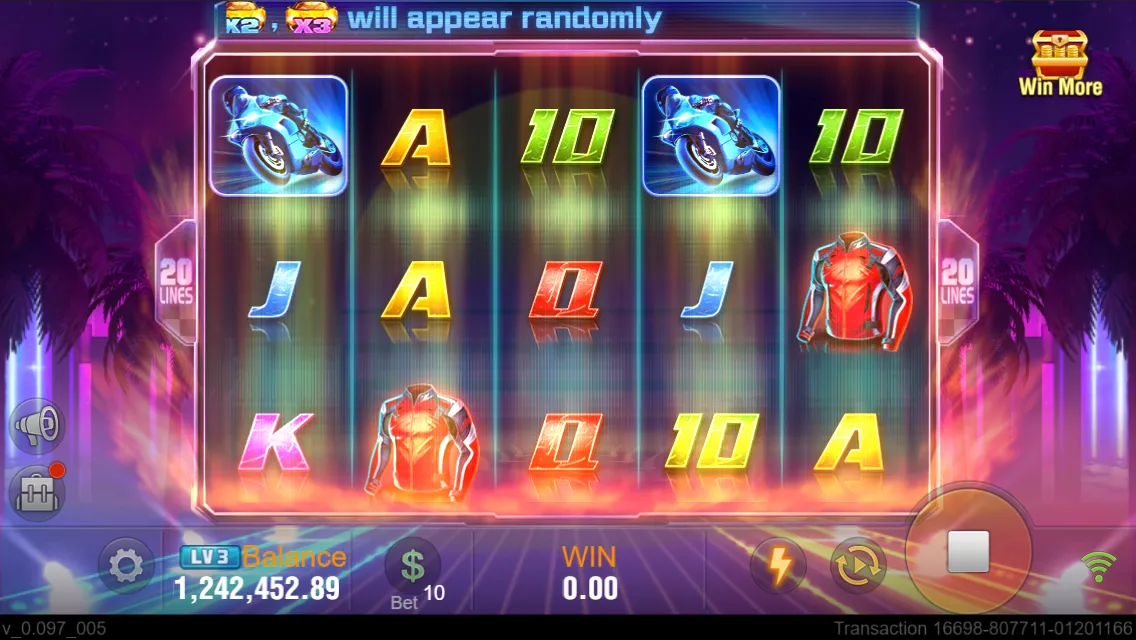Activate the auto-spin circular arrows button
Viewport: 1136px width, 640px height.
[858, 566]
